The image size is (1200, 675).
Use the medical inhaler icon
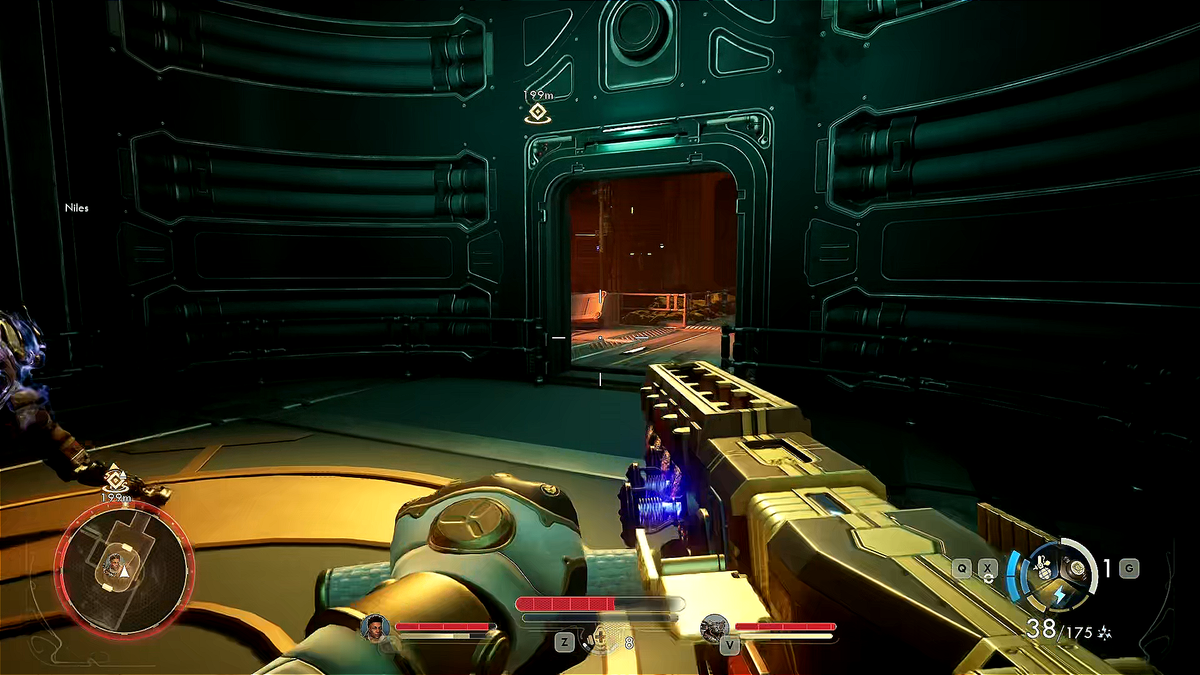[600, 638]
